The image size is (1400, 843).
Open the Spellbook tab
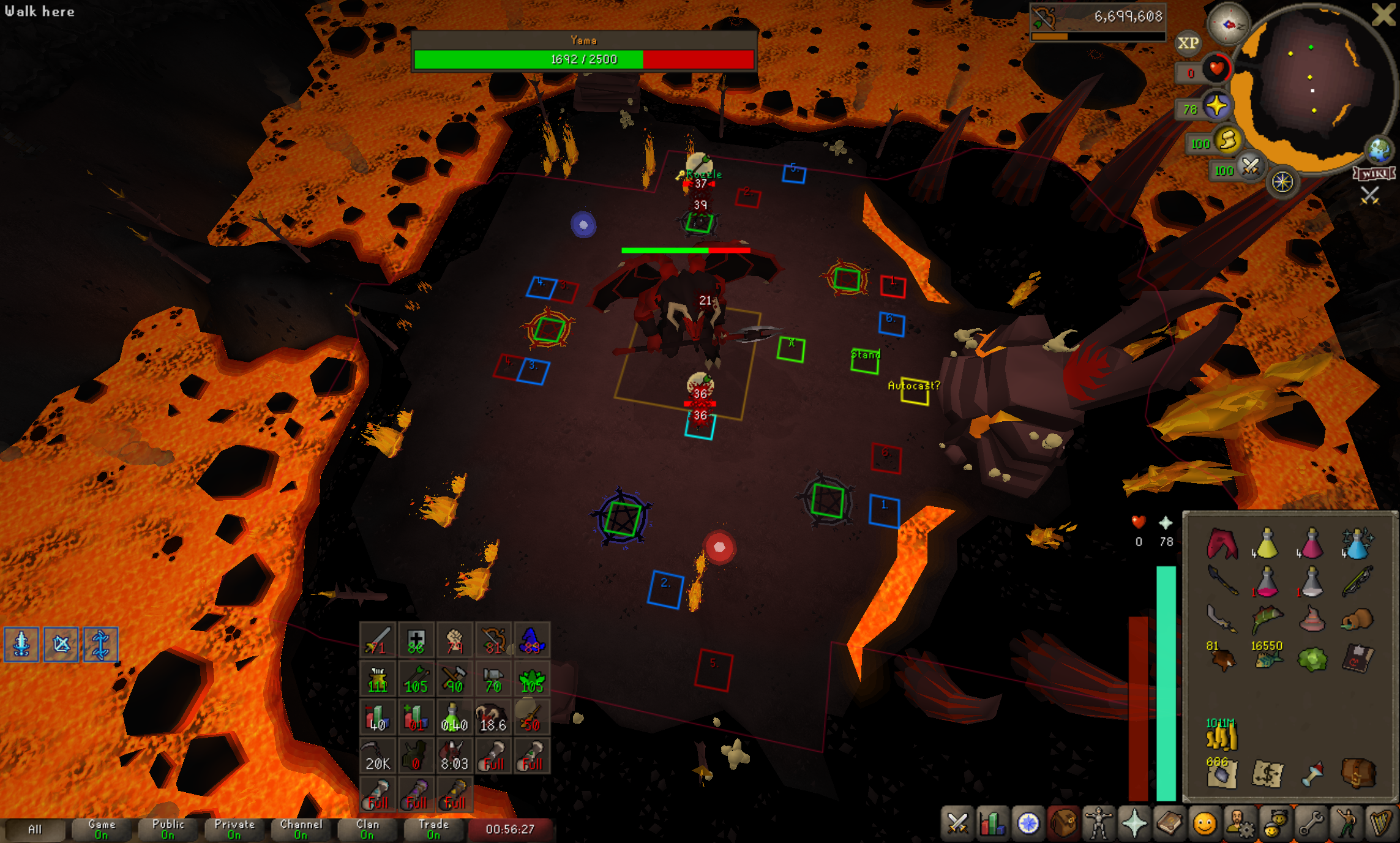1169,823
